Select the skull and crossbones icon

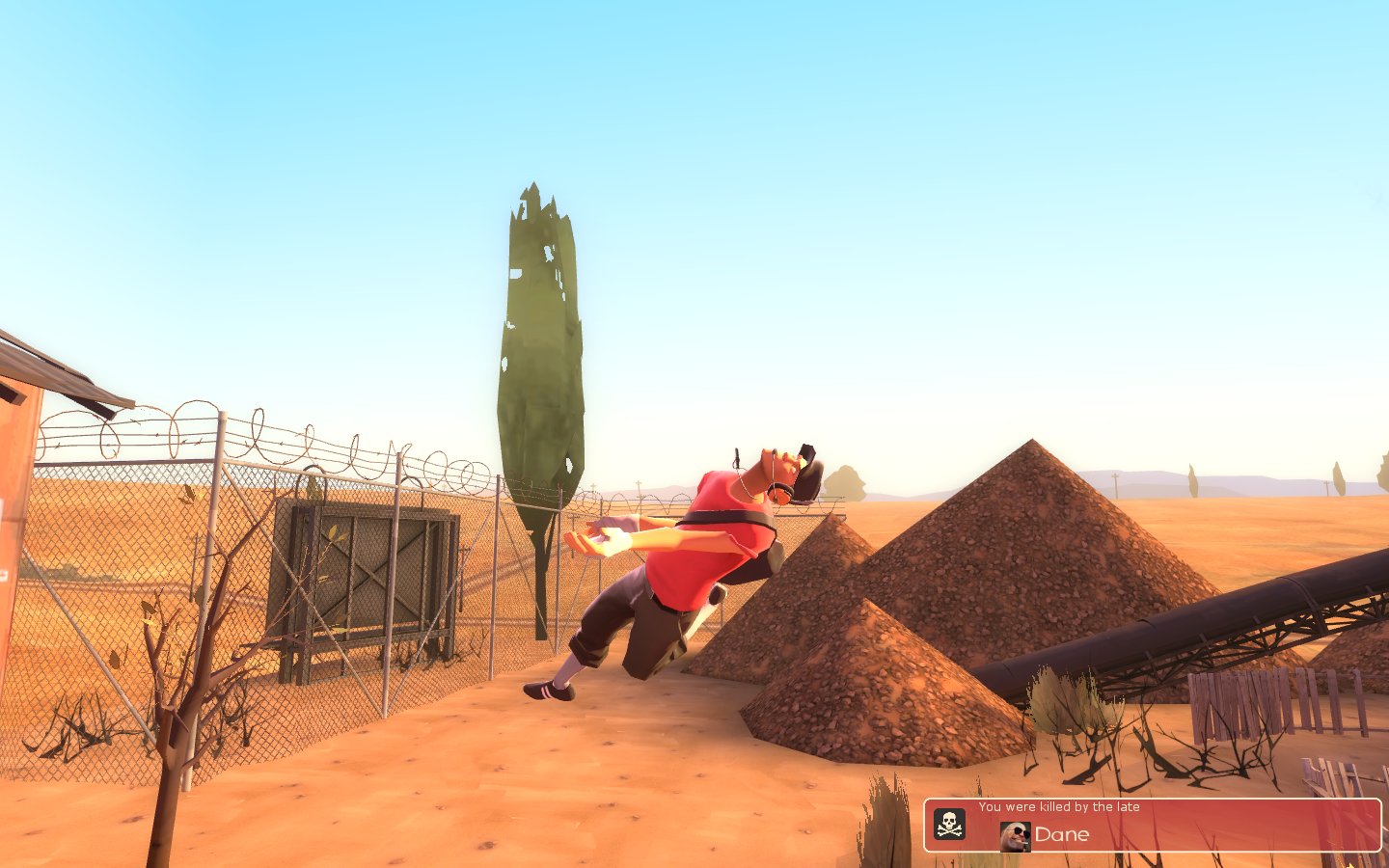point(949,824)
